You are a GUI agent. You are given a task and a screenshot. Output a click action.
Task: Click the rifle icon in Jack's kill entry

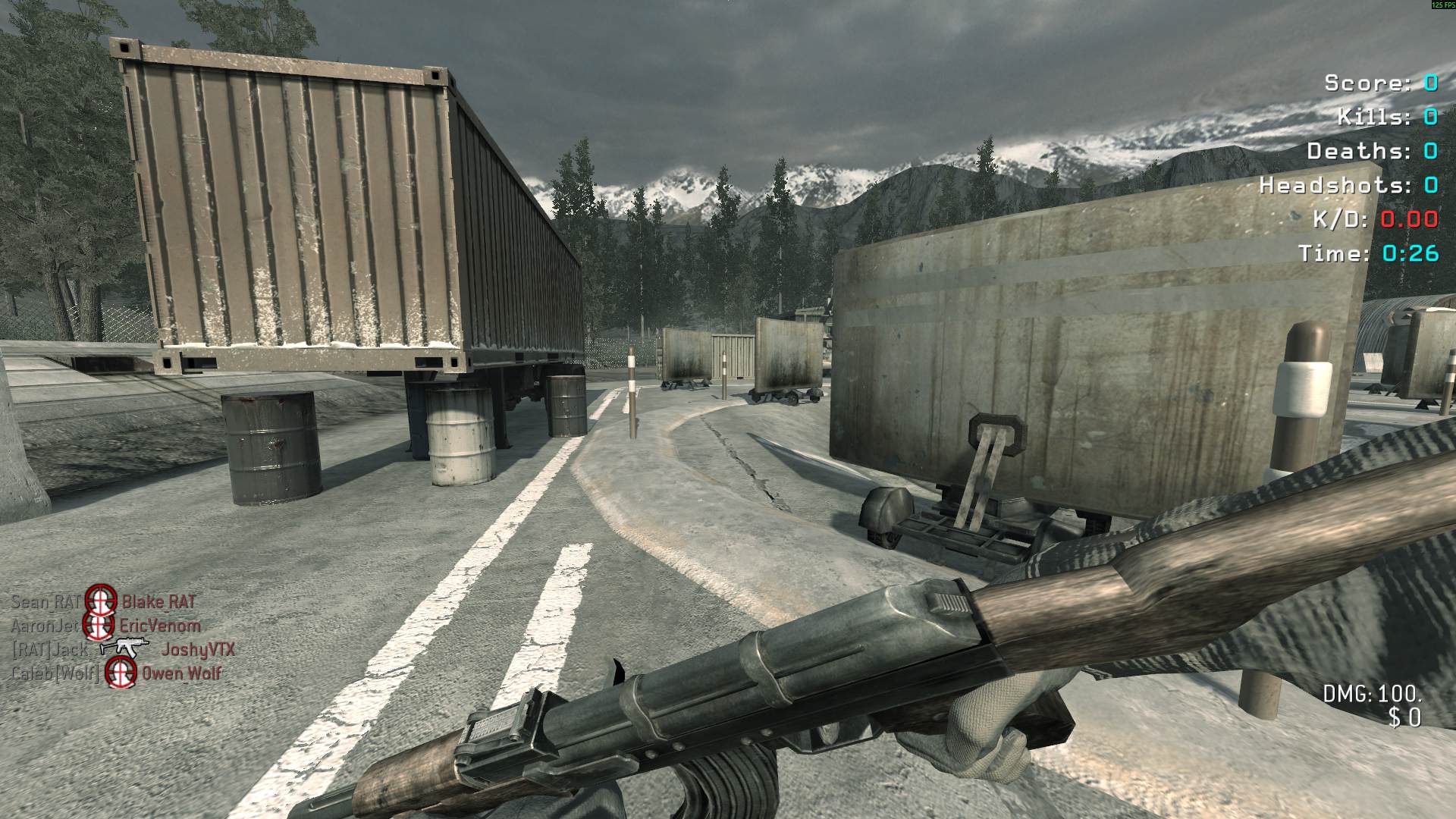124,648
